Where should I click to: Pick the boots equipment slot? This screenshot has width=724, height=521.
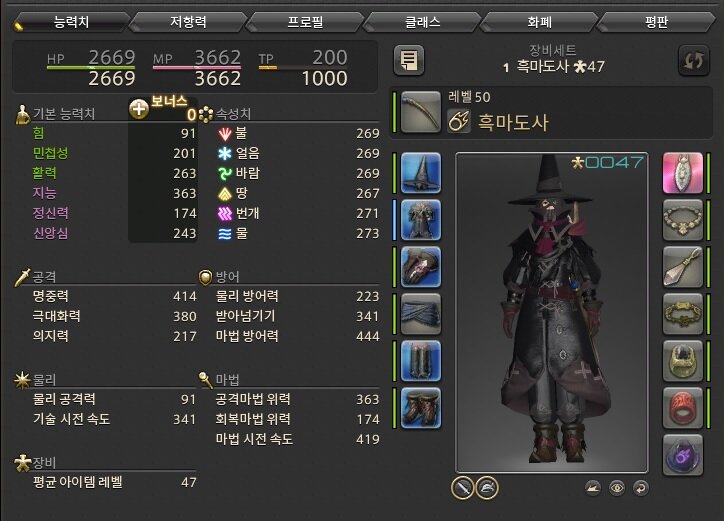(x=422, y=408)
